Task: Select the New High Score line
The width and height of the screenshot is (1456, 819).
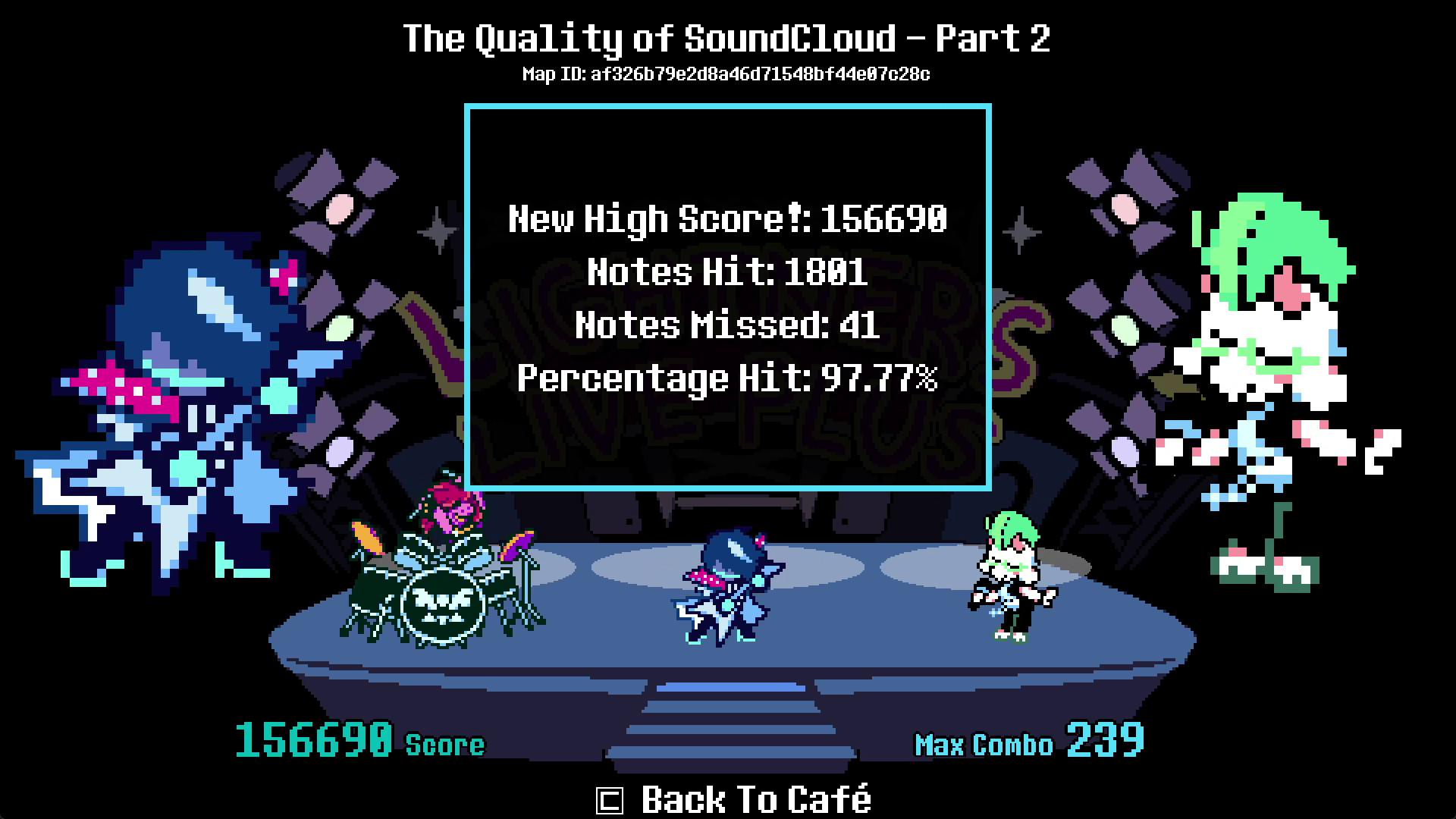Action: tap(728, 220)
